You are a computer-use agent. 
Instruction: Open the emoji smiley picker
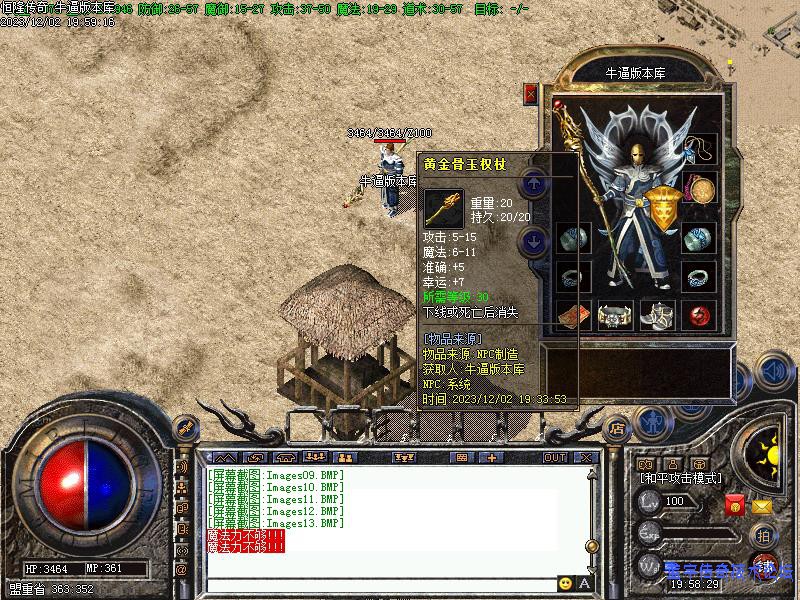pos(566,583)
